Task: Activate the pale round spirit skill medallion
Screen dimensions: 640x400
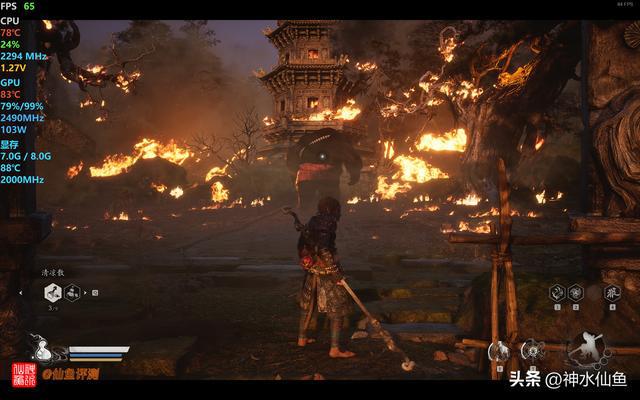Action: click(497, 351)
